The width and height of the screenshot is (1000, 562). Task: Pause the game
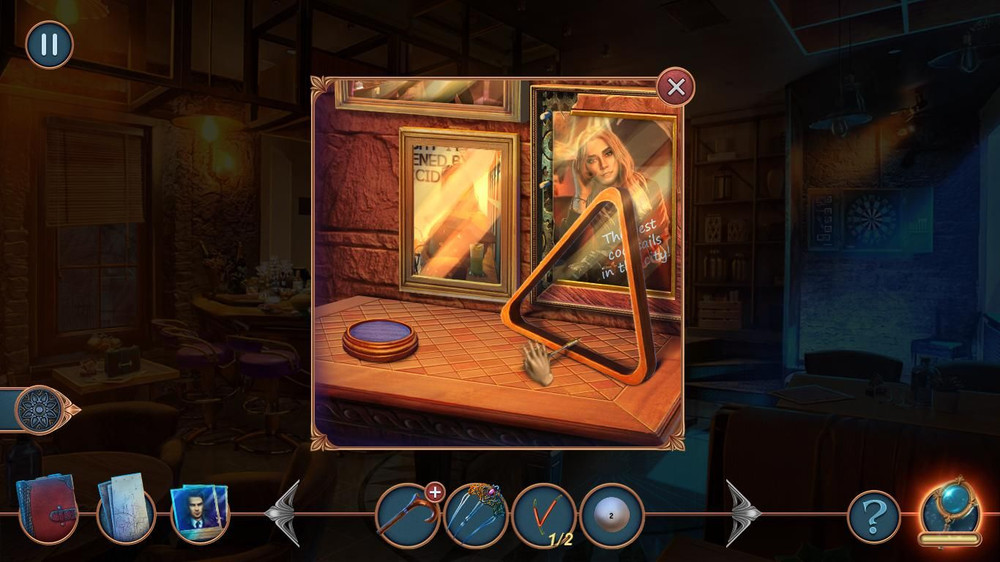coord(49,45)
